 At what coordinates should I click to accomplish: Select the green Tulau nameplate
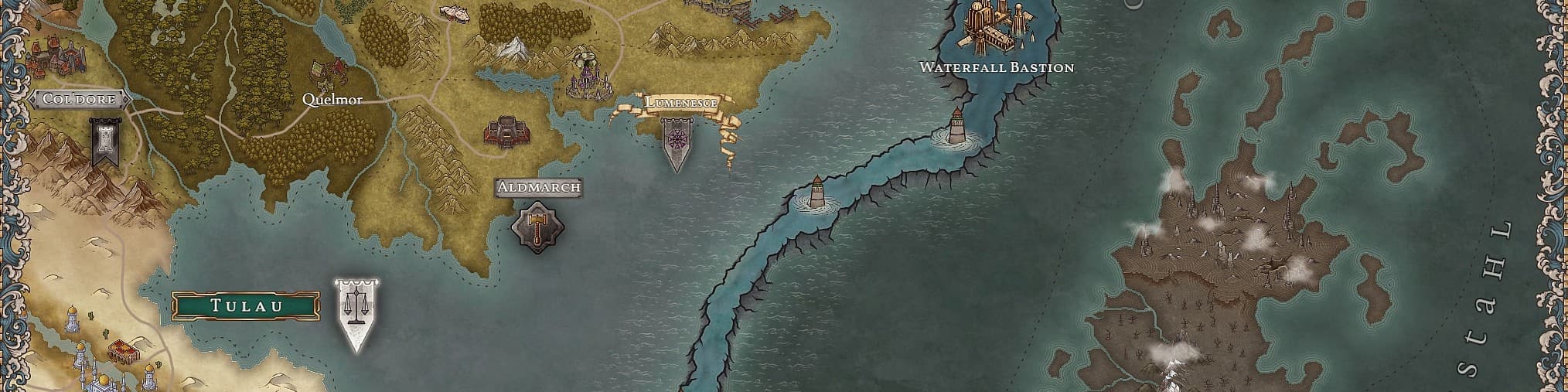pyautogui.click(x=246, y=306)
